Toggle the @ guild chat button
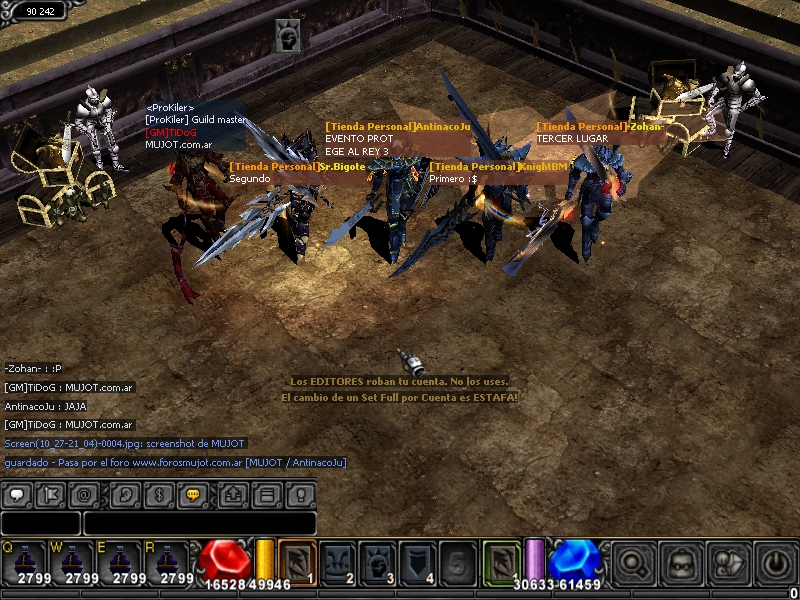This screenshot has width=800, height=600. (x=87, y=495)
